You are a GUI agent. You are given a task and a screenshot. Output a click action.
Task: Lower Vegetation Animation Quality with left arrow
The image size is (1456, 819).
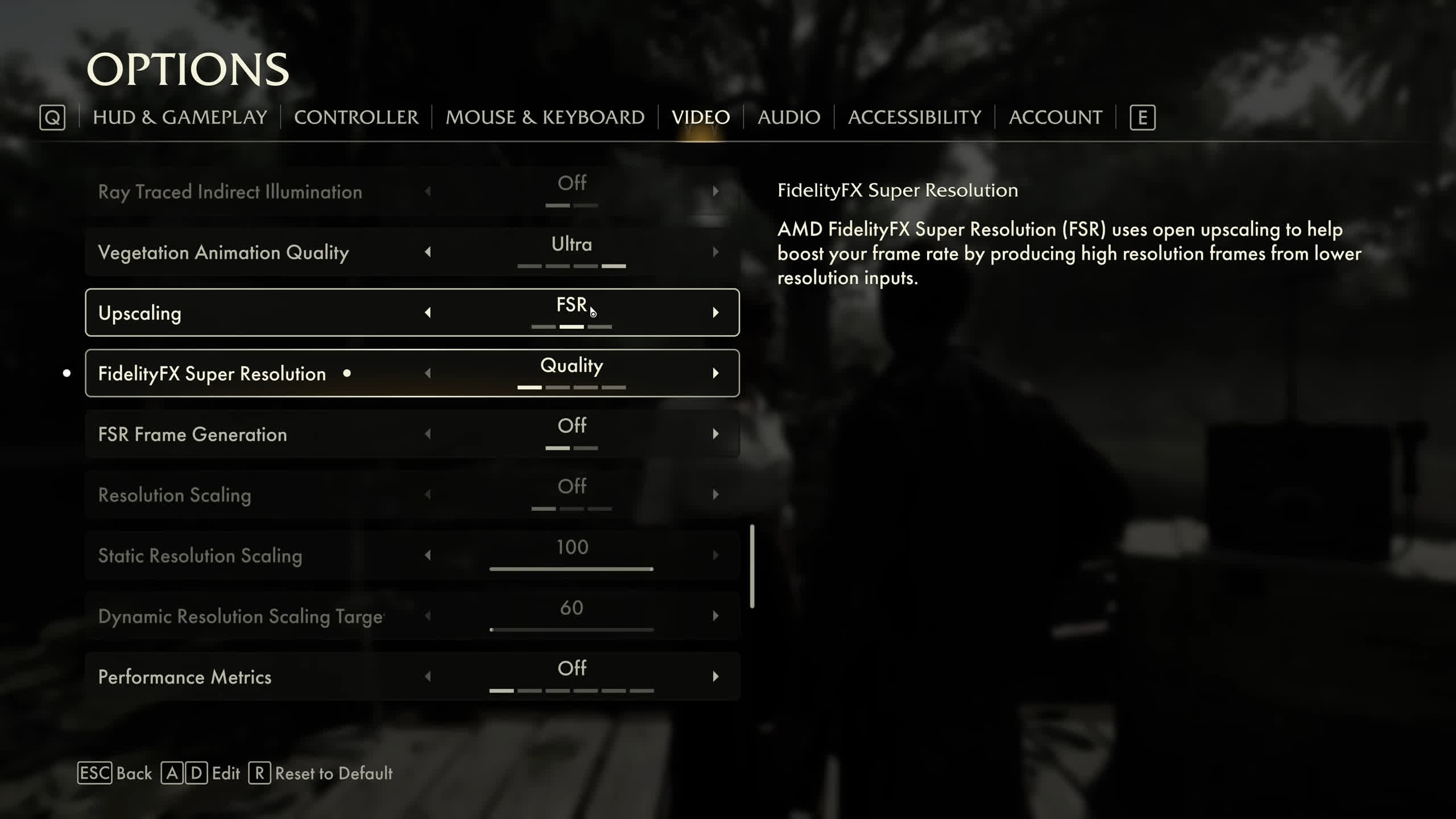click(x=428, y=252)
